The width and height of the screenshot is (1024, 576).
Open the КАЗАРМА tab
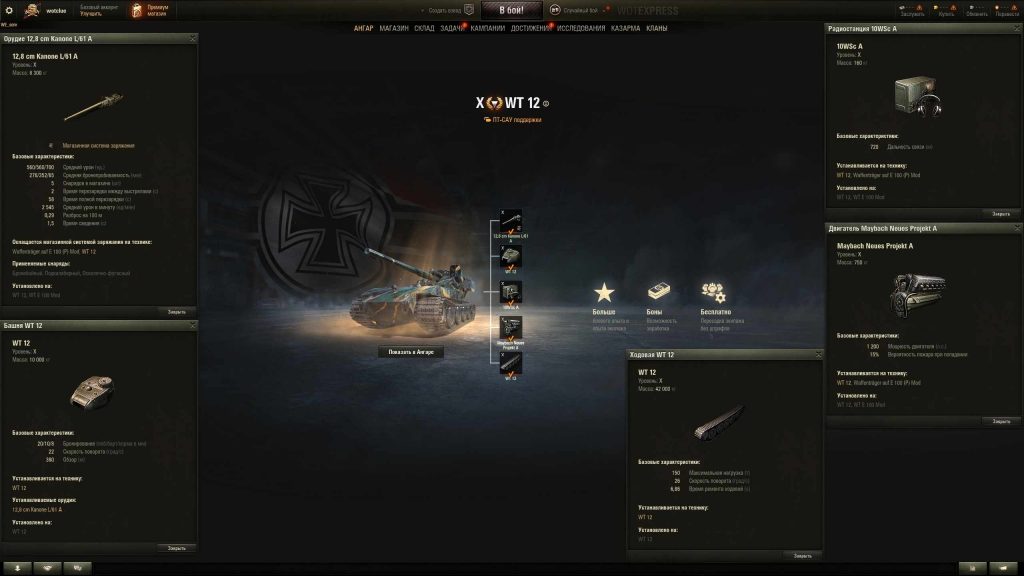point(626,28)
